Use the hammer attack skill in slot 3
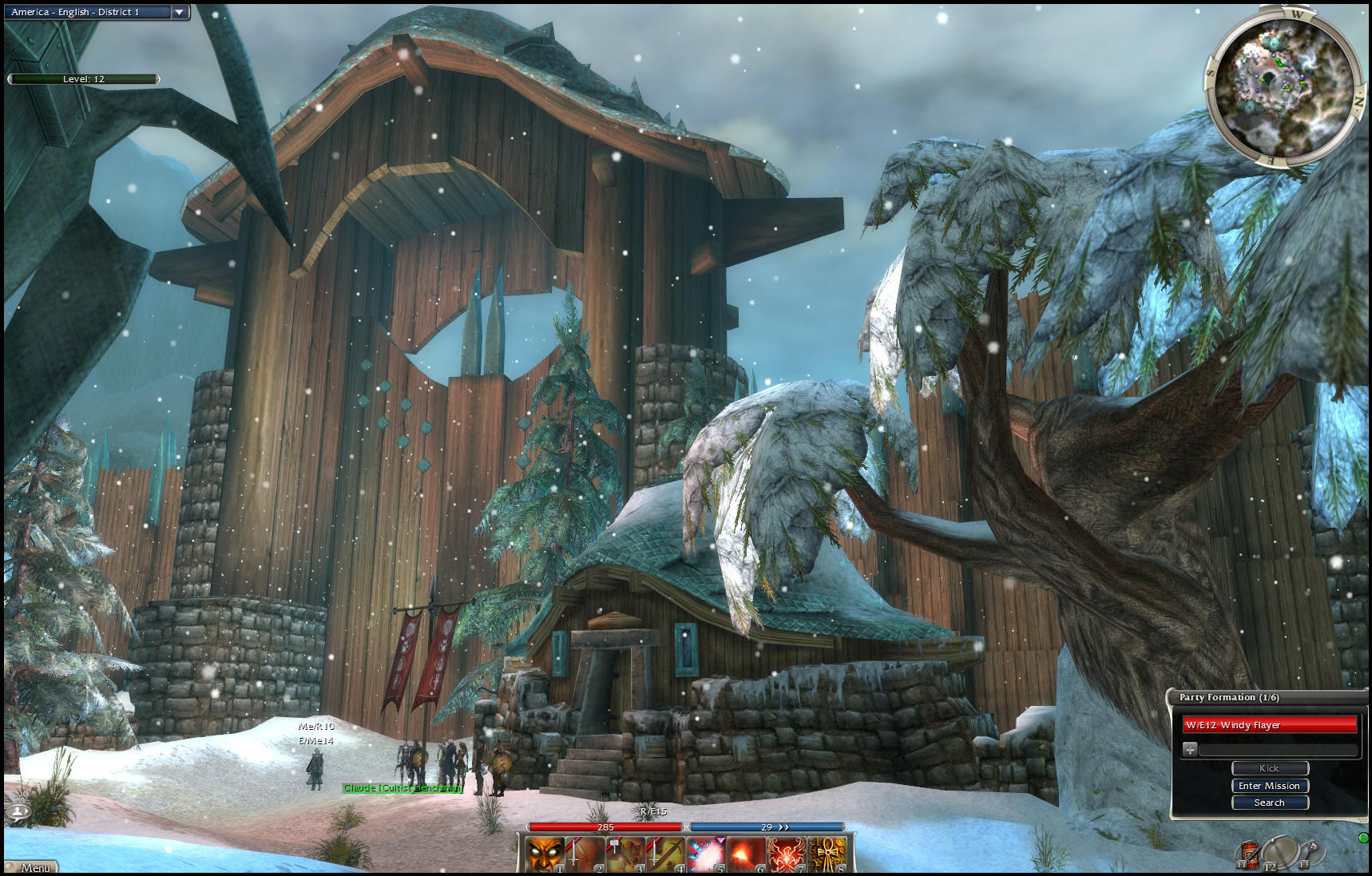1372x876 pixels. coord(625,854)
